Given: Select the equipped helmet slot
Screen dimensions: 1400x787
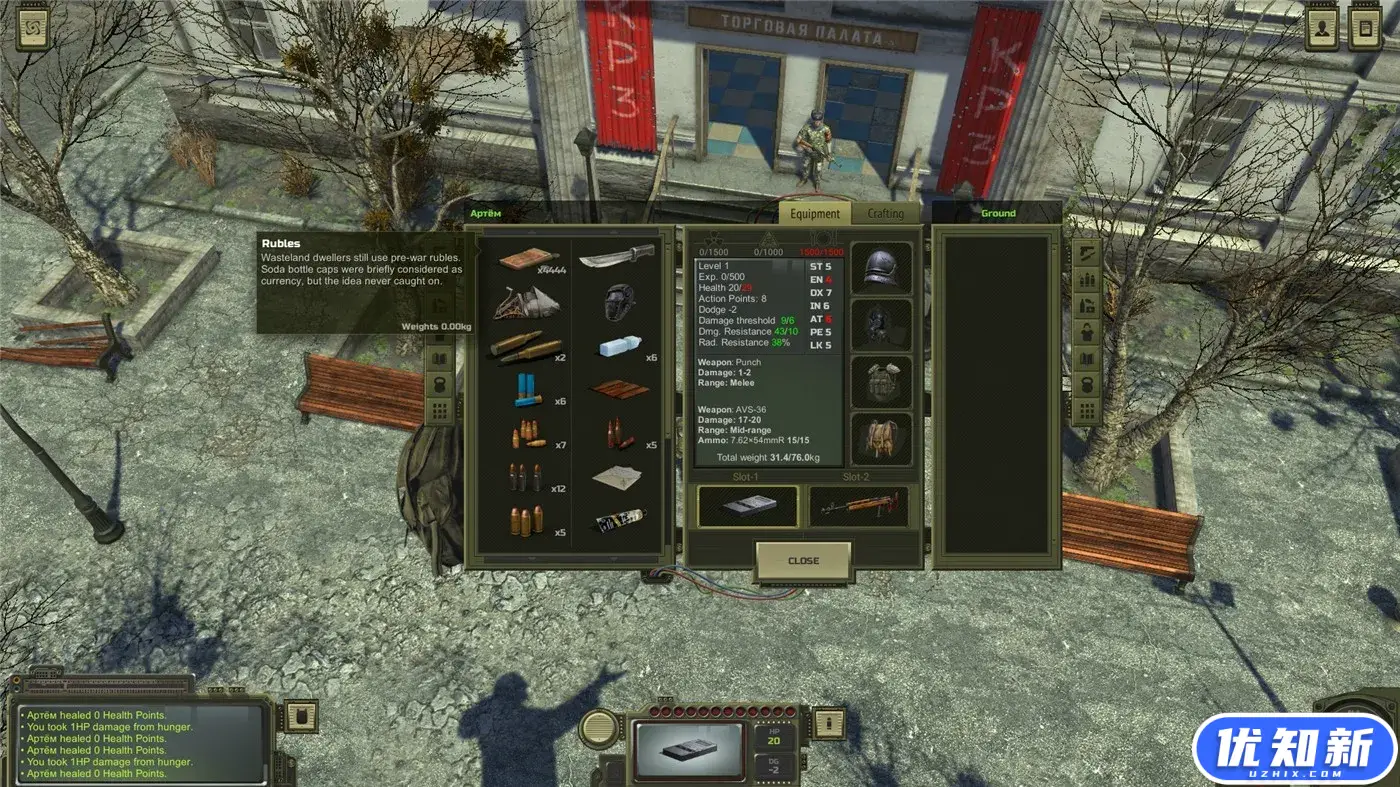Looking at the screenshot, I should click(881, 268).
